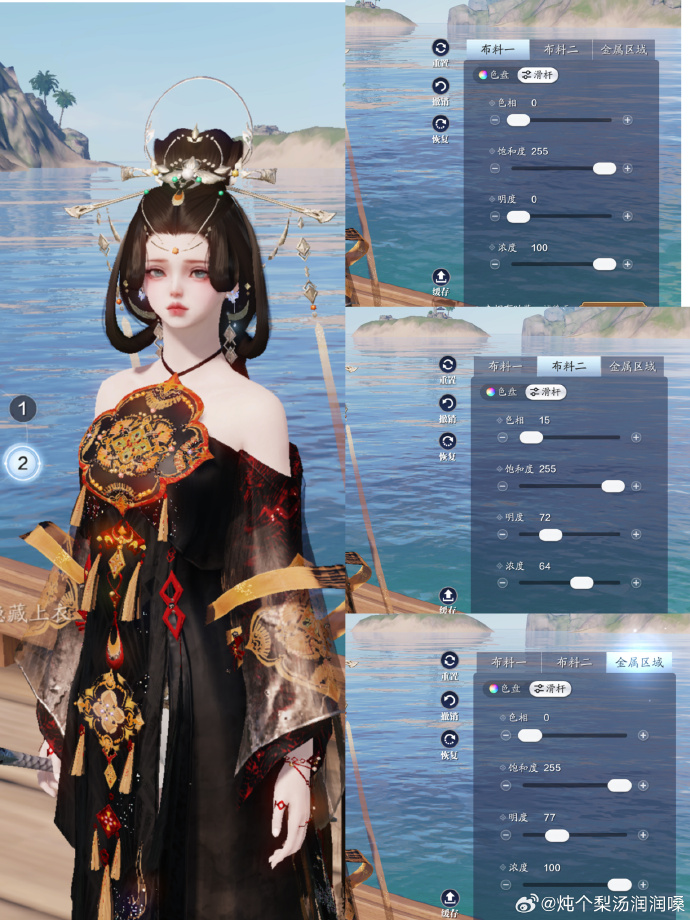Set the 明度 slider showing 77
Viewport: 690px width, 920px height.
557,835
